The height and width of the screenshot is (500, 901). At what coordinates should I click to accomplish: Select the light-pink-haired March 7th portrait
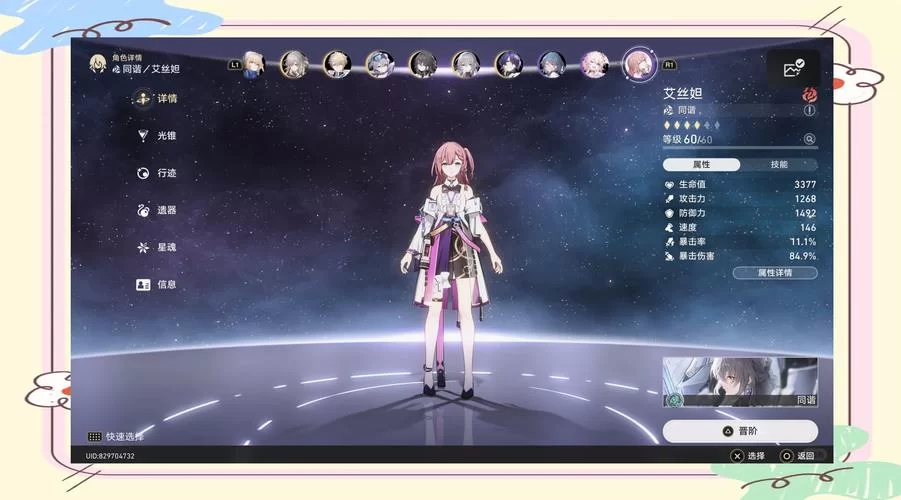click(x=595, y=65)
